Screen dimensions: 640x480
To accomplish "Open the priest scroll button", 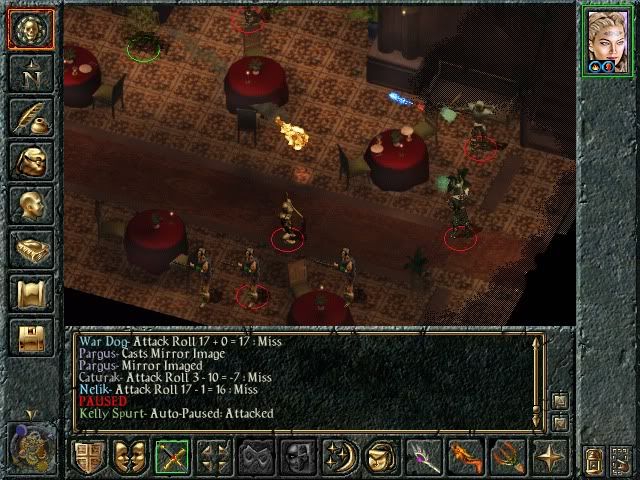I will (30, 292).
